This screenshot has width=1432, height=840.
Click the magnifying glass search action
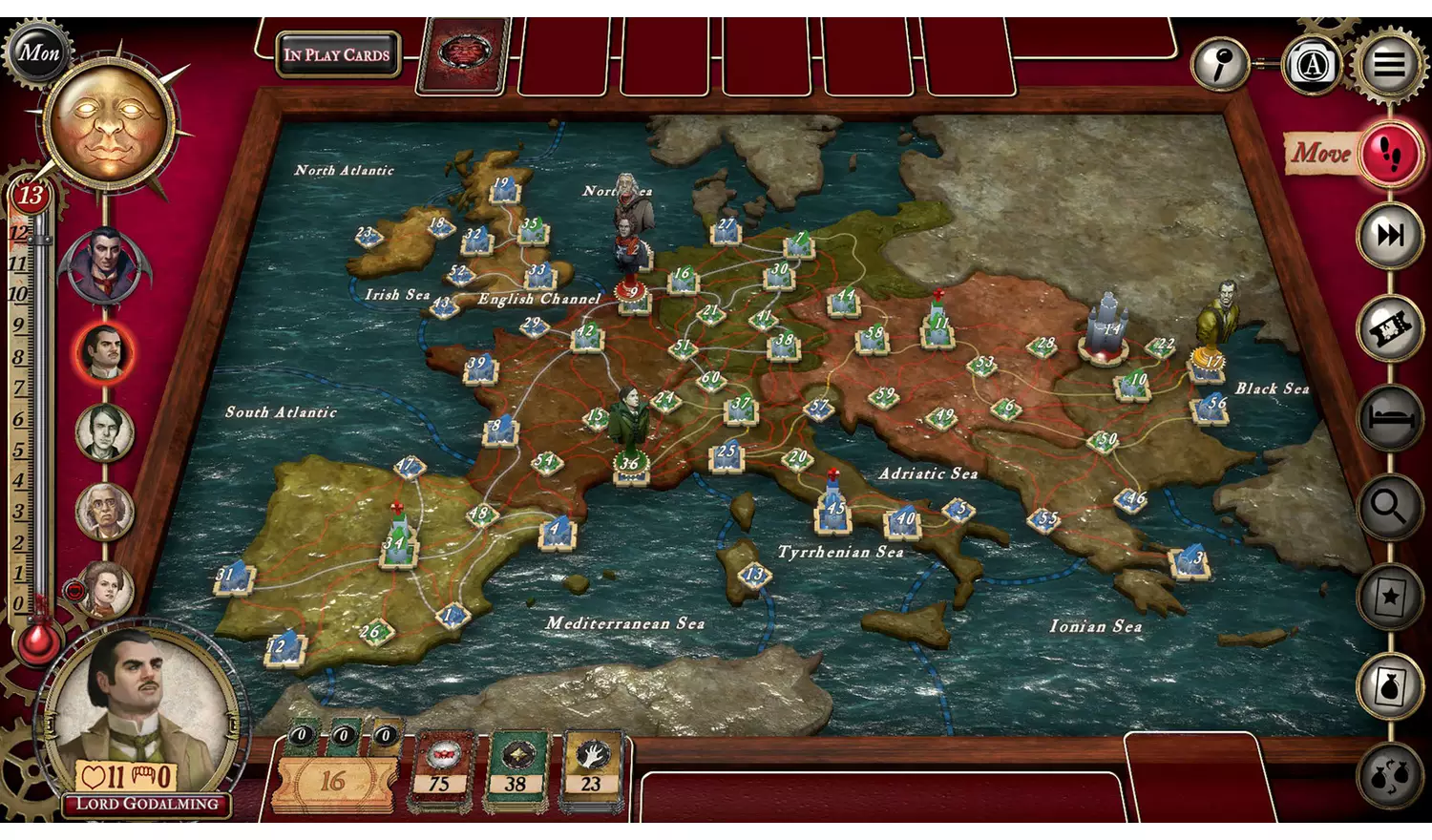coord(1387,504)
